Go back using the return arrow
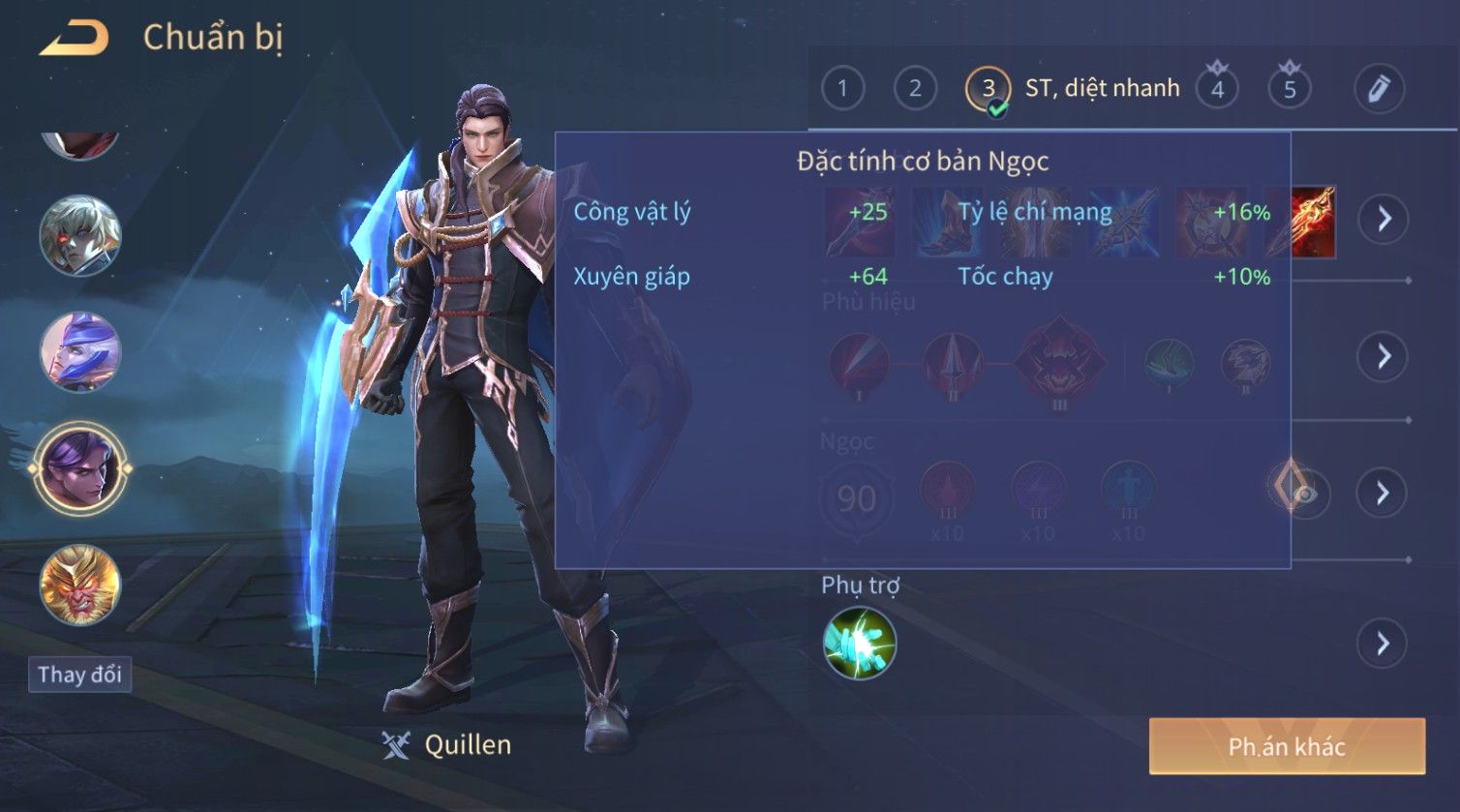Viewport: 1460px width, 812px height. tap(75, 39)
